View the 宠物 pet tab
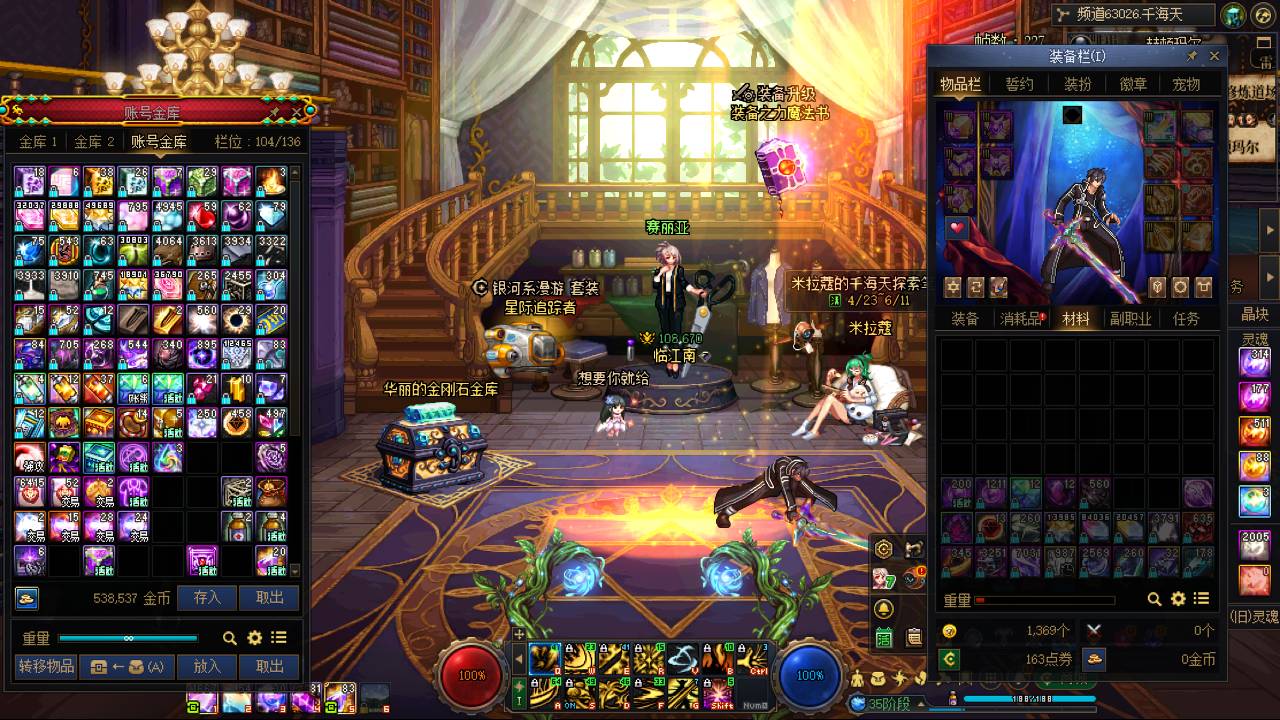Viewport: 1280px width, 720px height. point(1186,84)
